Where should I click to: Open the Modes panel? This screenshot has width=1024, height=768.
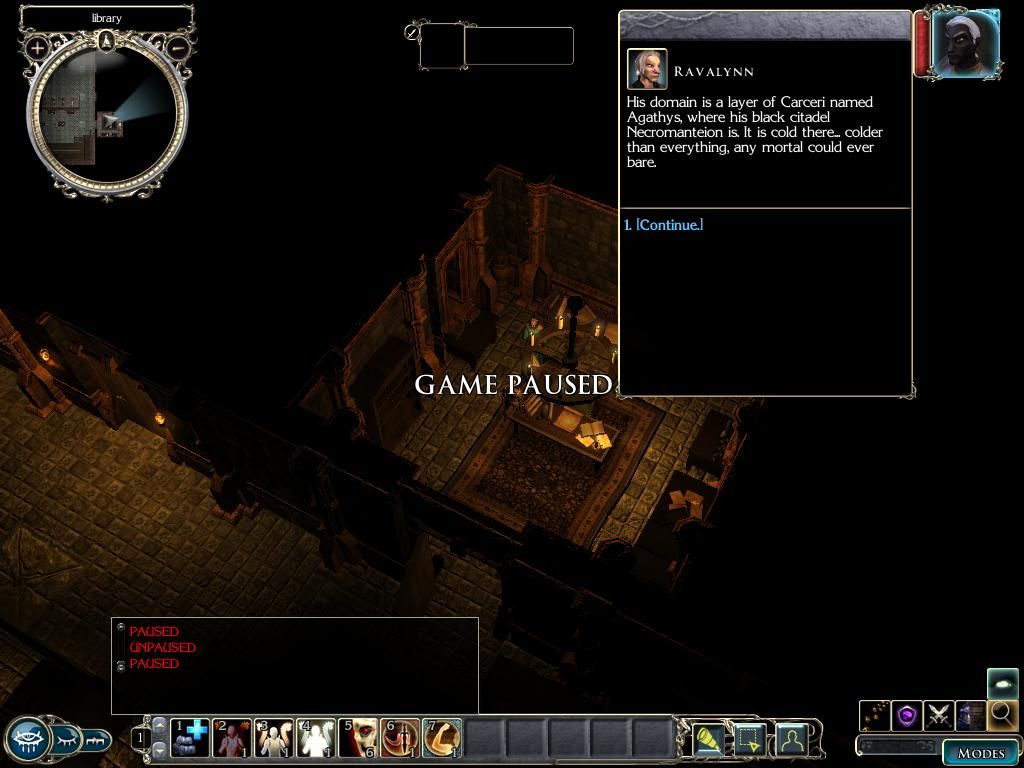pos(980,752)
